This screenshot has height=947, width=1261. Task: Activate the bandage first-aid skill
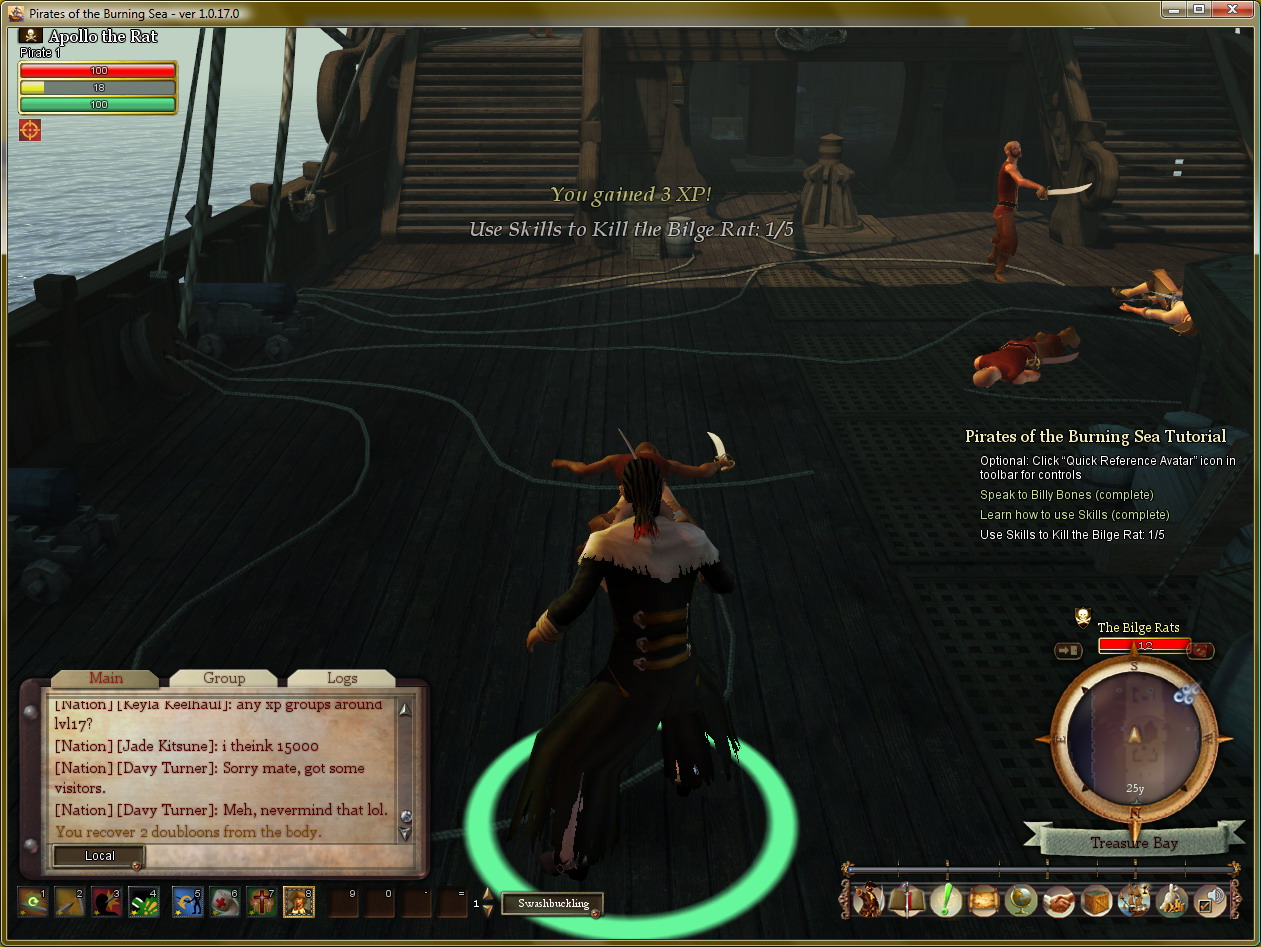click(224, 902)
